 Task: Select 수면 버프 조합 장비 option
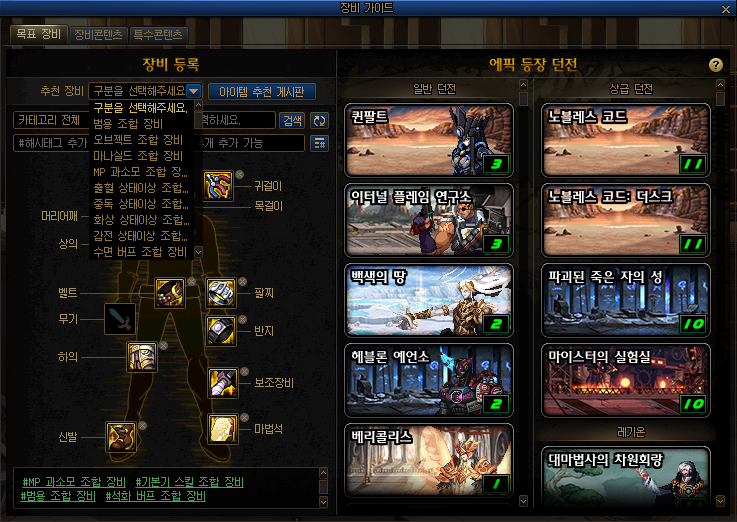(140, 251)
